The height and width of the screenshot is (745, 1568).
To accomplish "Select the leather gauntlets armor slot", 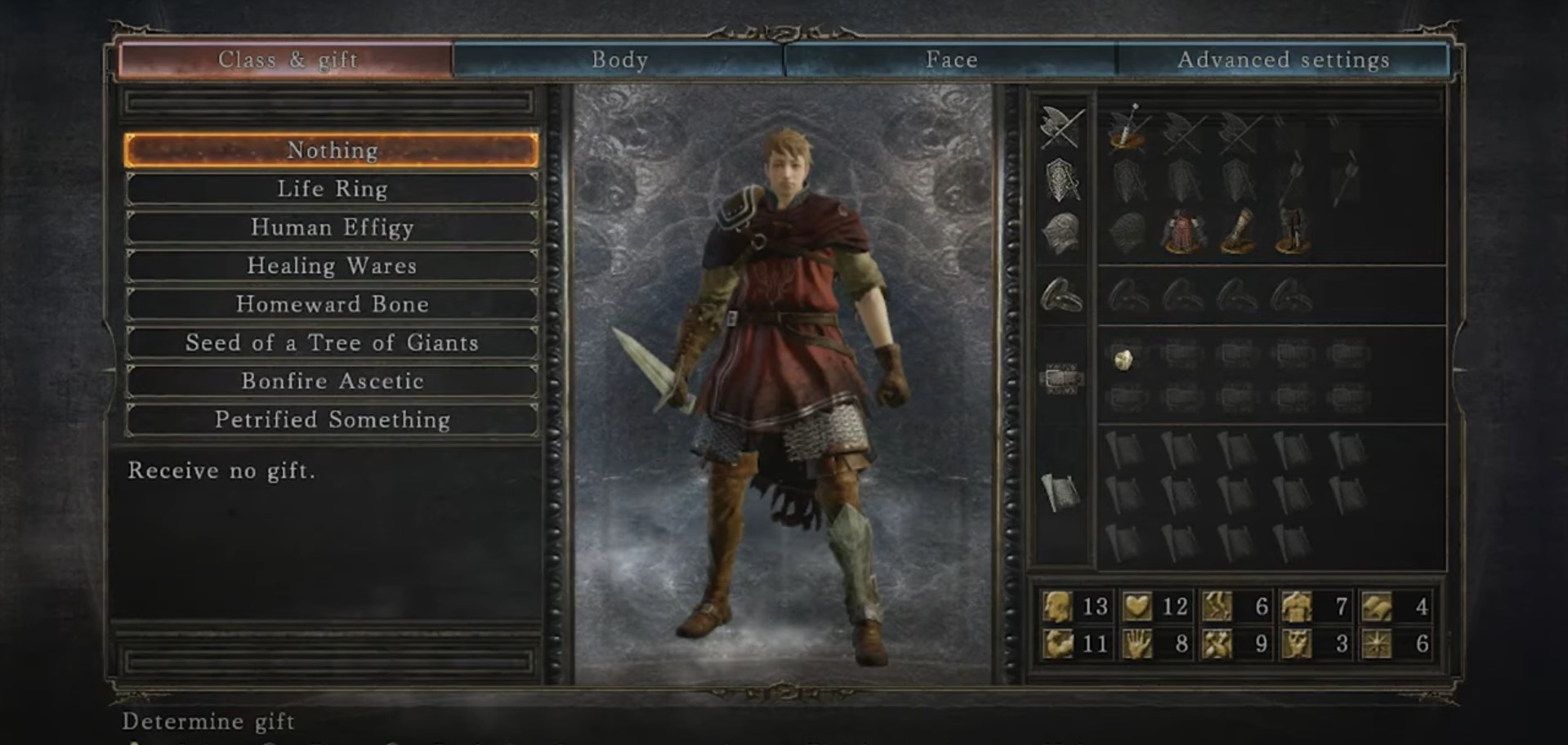I will (1237, 231).
